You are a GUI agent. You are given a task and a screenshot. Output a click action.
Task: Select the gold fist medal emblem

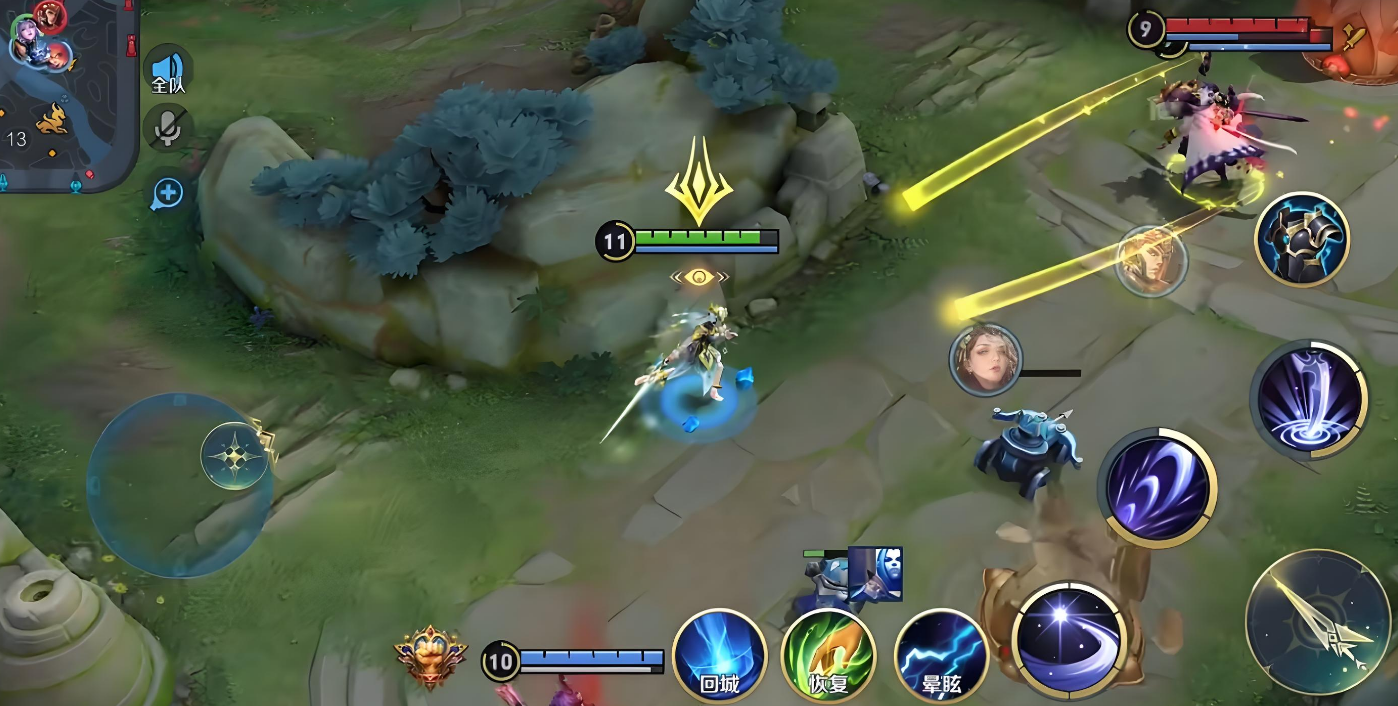tap(431, 657)
